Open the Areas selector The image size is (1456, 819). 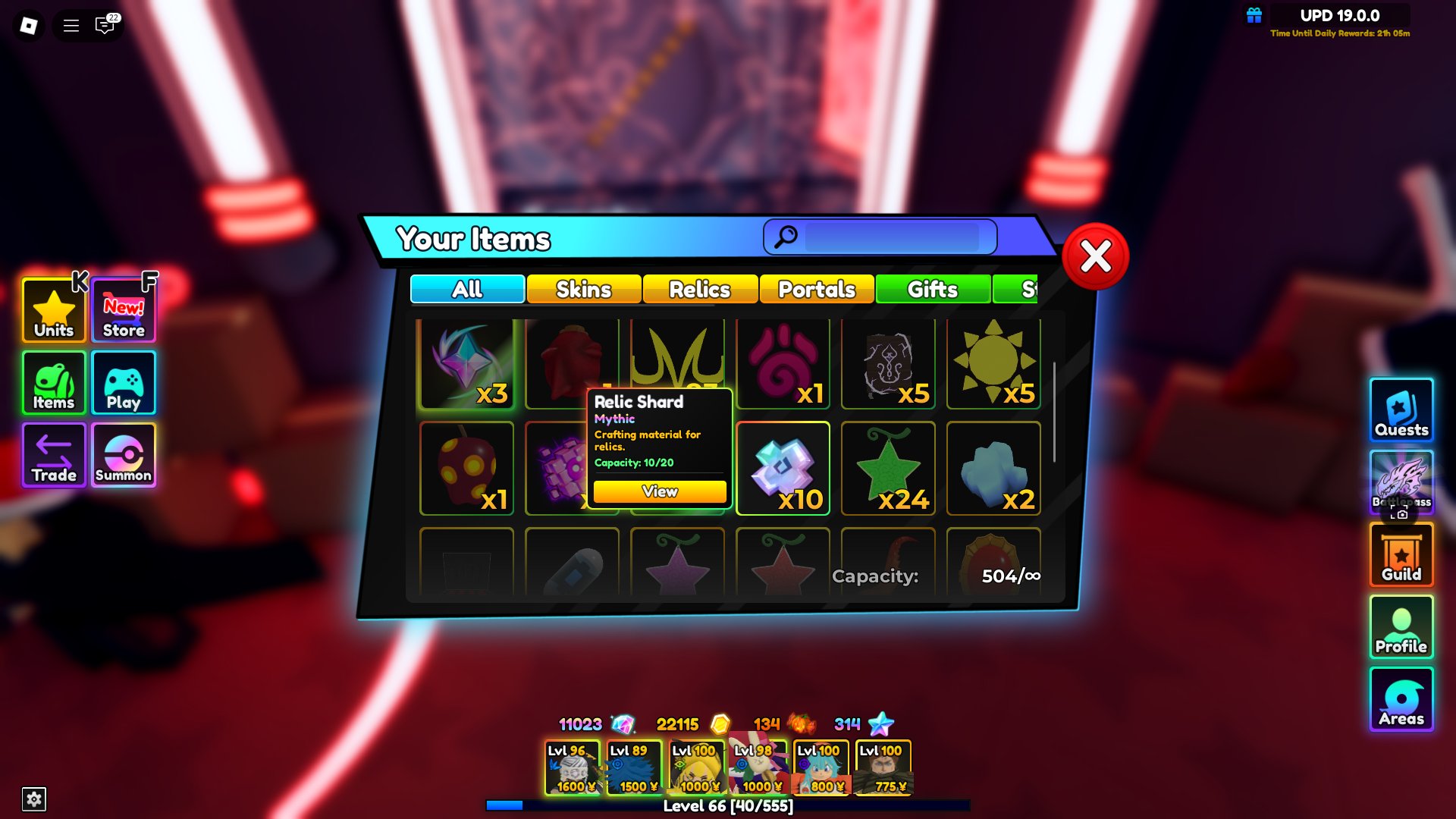tap(1401, 699)
